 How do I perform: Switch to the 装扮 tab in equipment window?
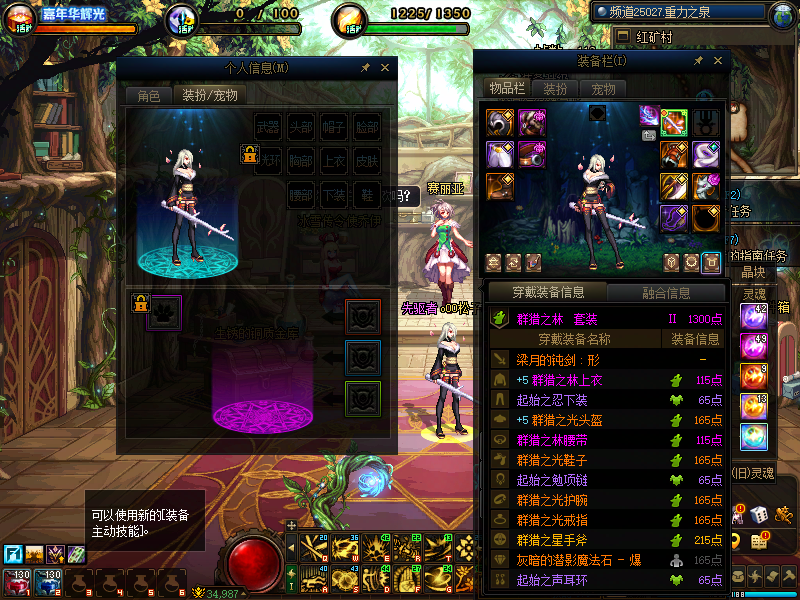tap(555, 89)
